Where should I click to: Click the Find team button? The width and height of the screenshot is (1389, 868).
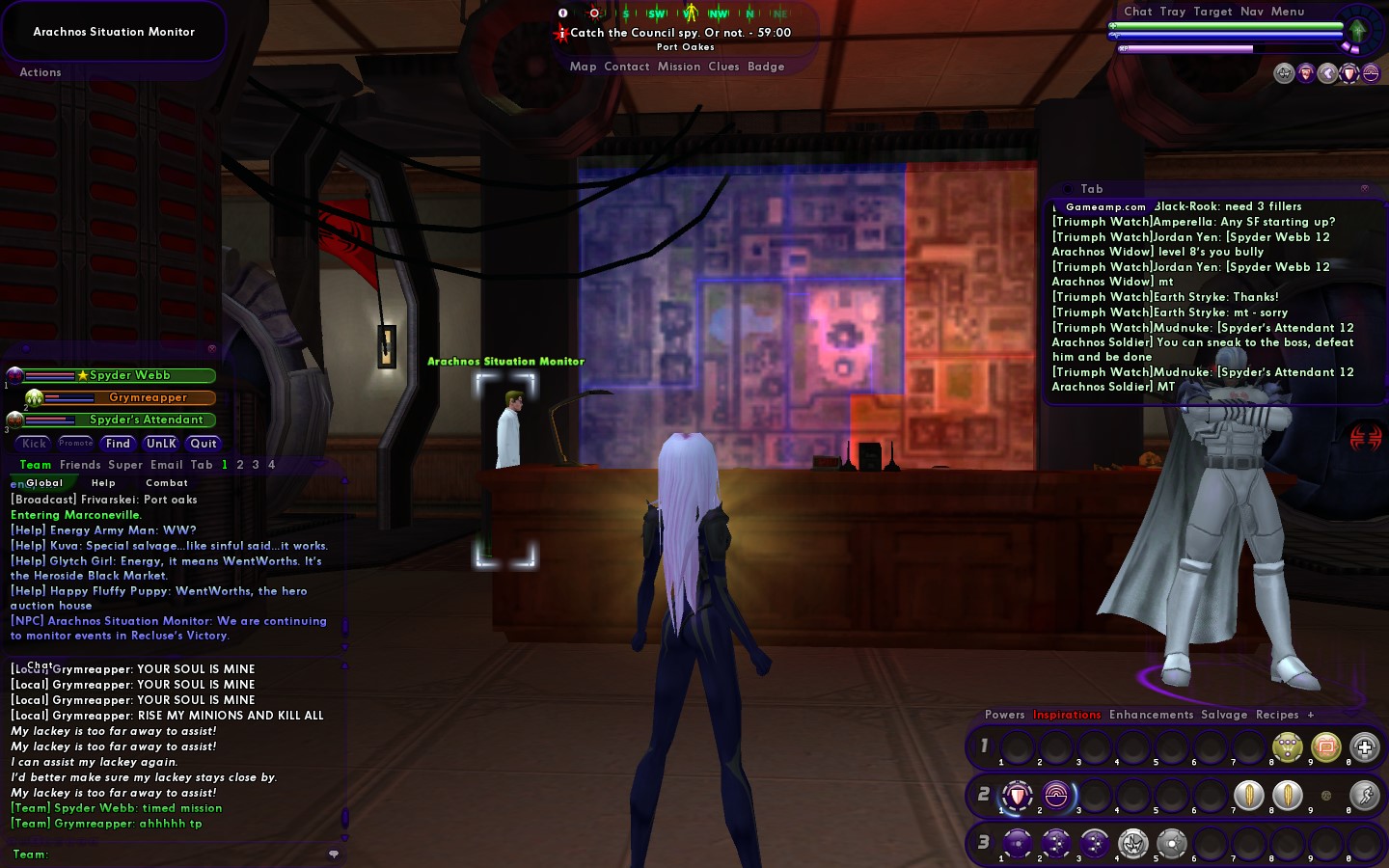pos(118,444)
